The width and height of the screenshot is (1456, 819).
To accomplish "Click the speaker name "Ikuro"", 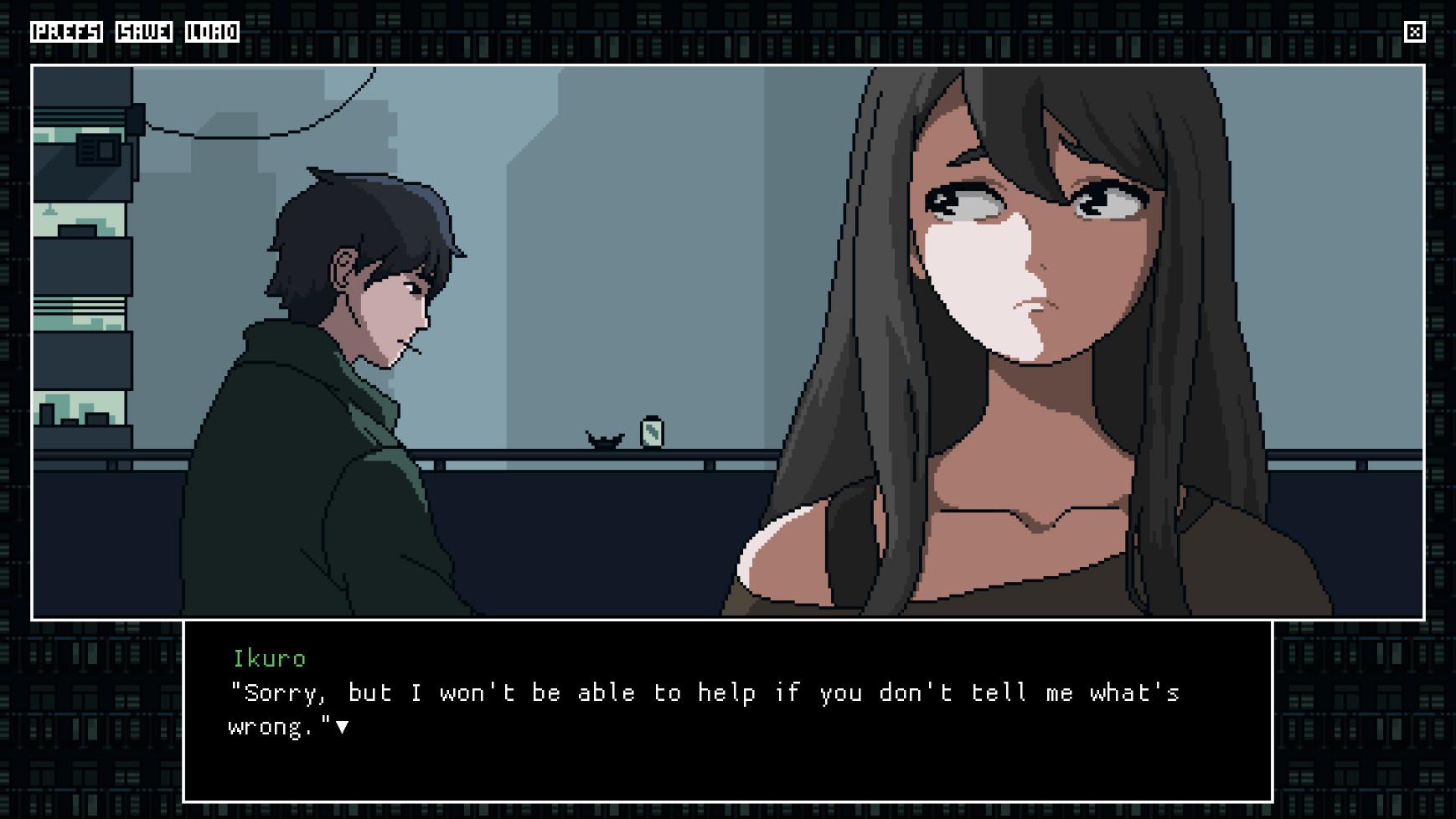I will point(268,658).
